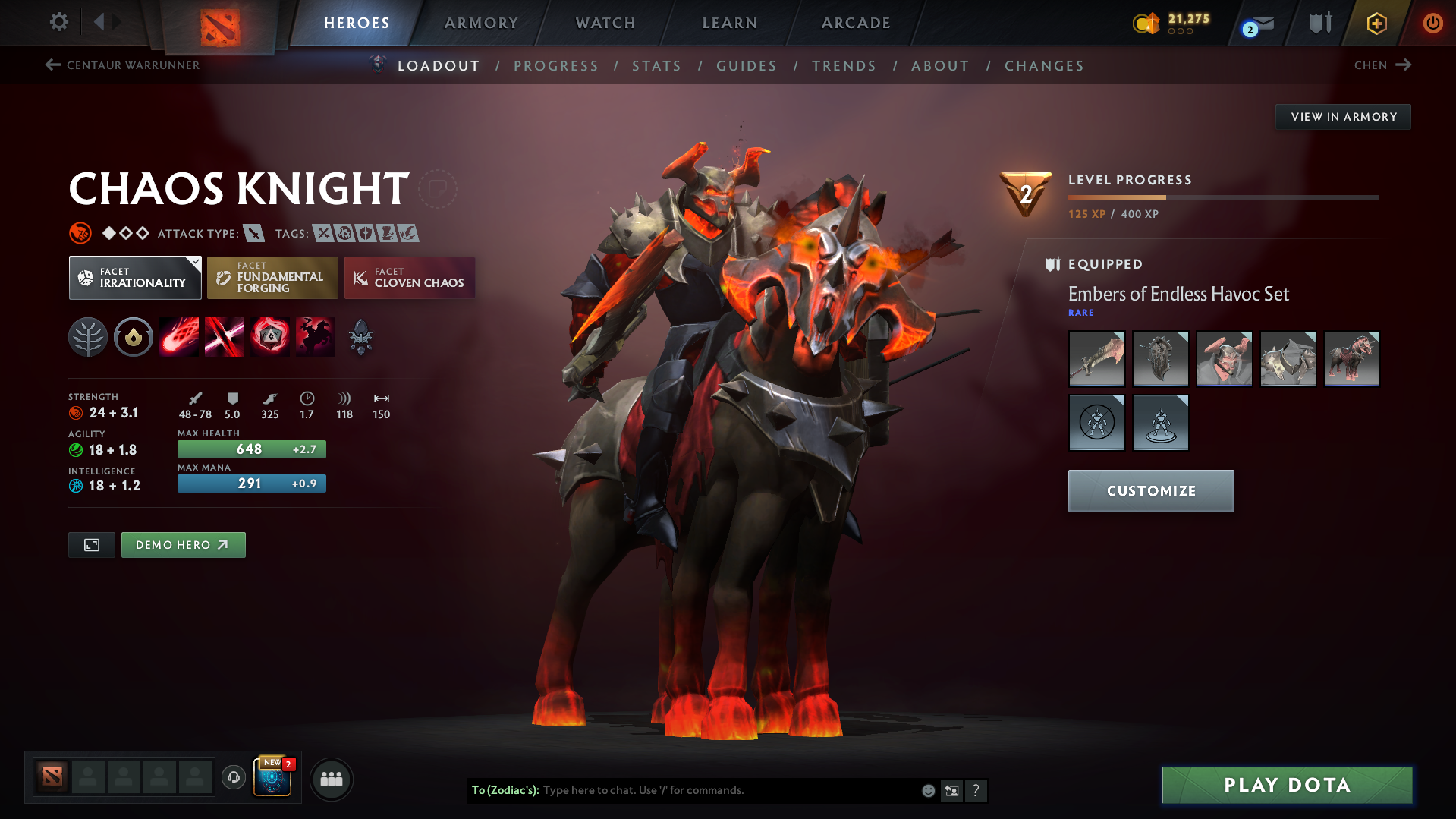Open the Changes section
The width and height of the screenshot is (1456, 819).
coord(1044,66)
